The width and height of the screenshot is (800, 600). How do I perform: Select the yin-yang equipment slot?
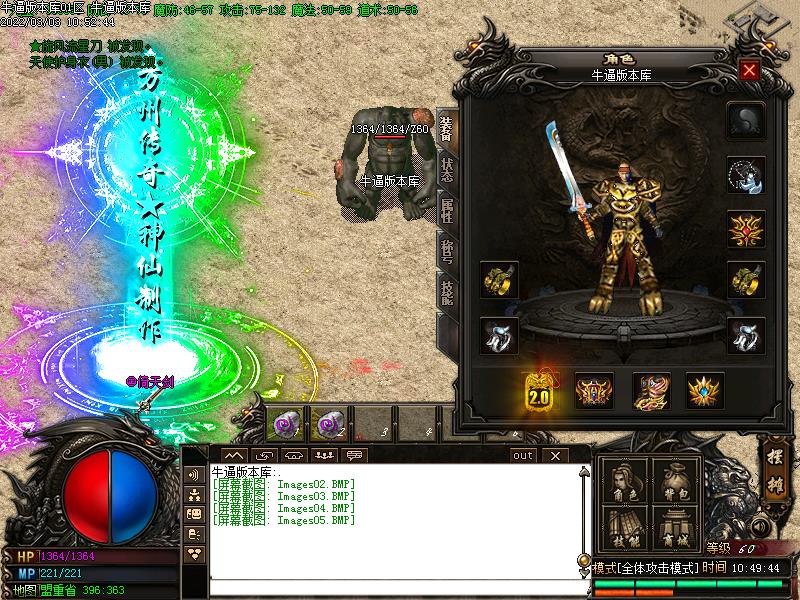746,121
